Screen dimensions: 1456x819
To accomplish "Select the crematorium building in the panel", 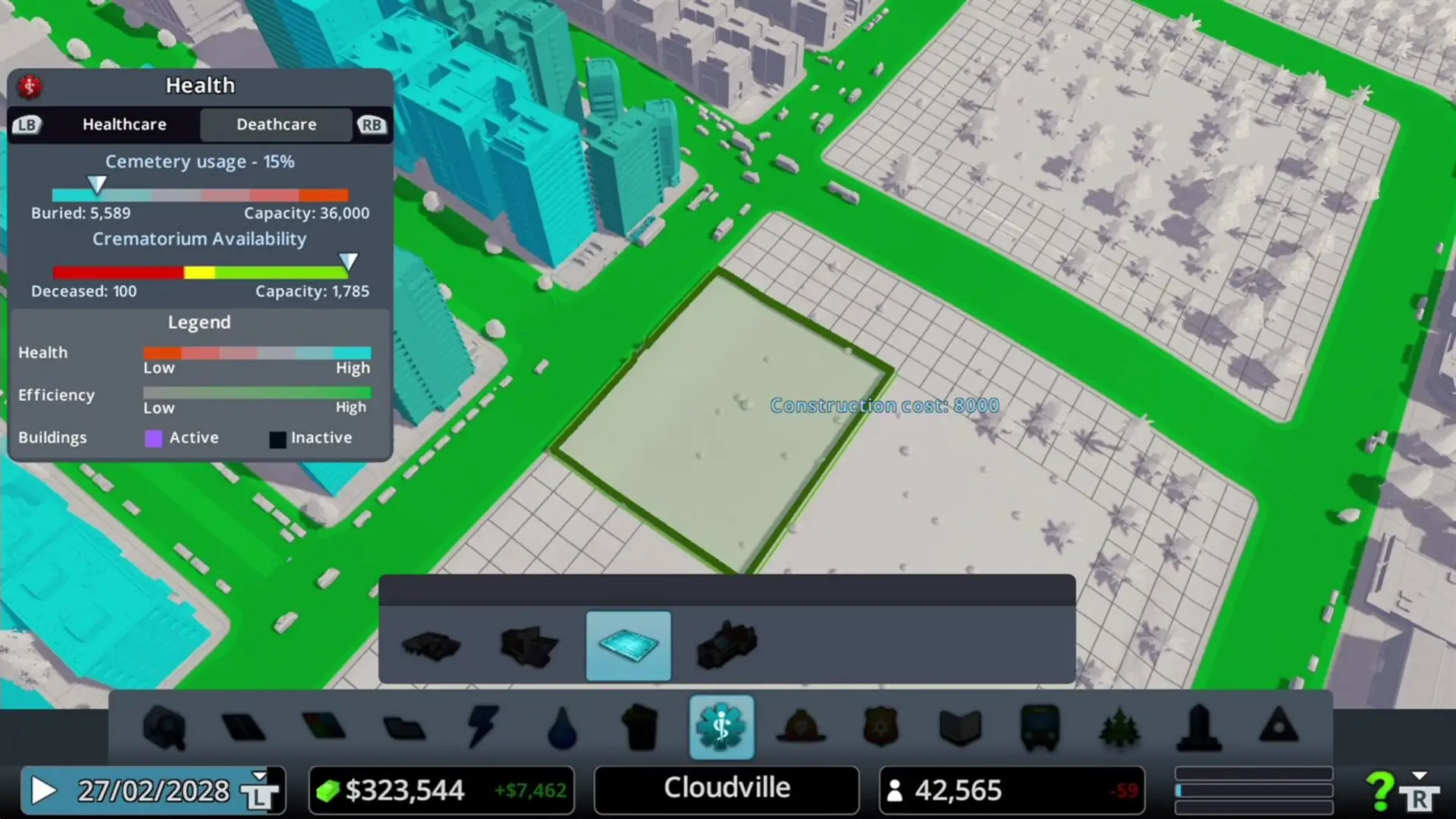I will point(529,646).
